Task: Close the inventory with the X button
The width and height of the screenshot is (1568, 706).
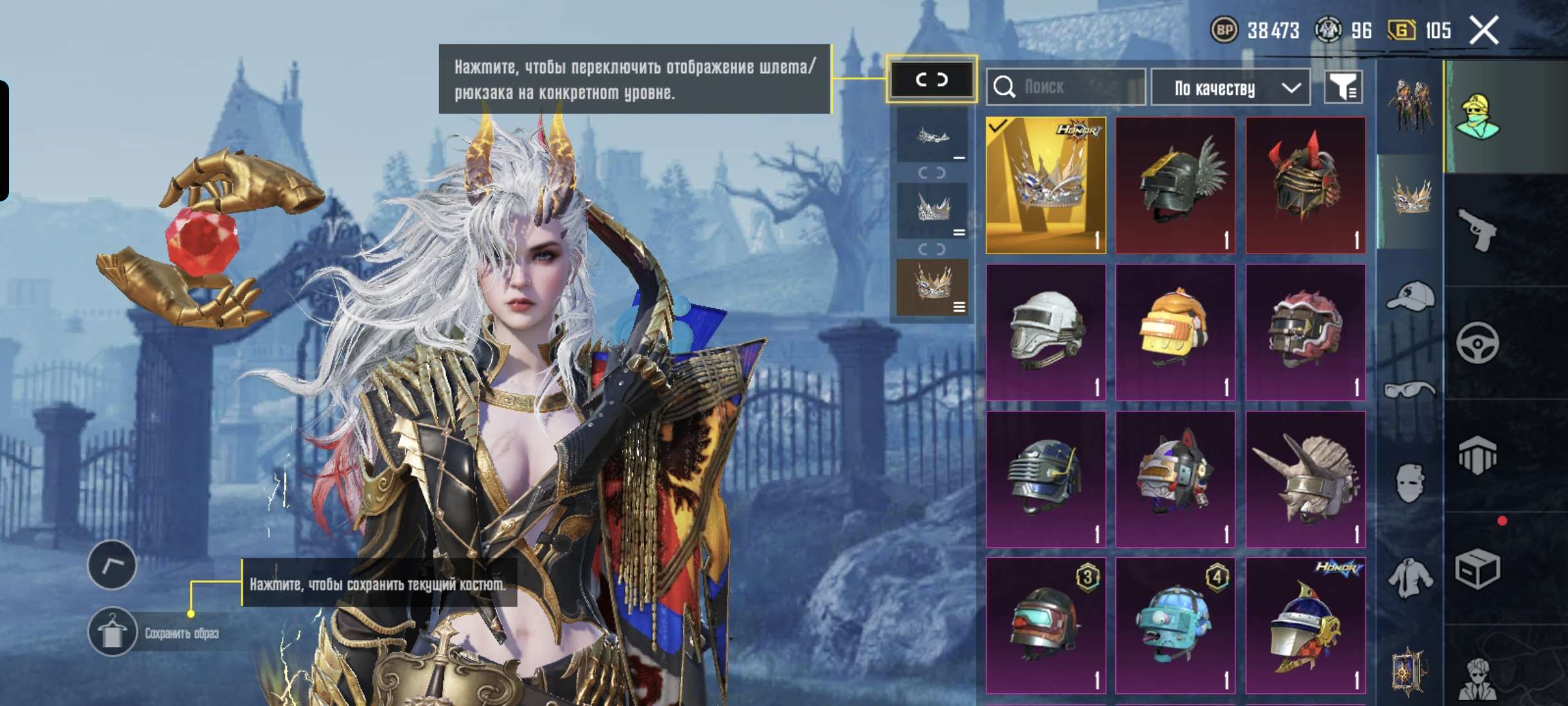Action: click(1484, 30)
